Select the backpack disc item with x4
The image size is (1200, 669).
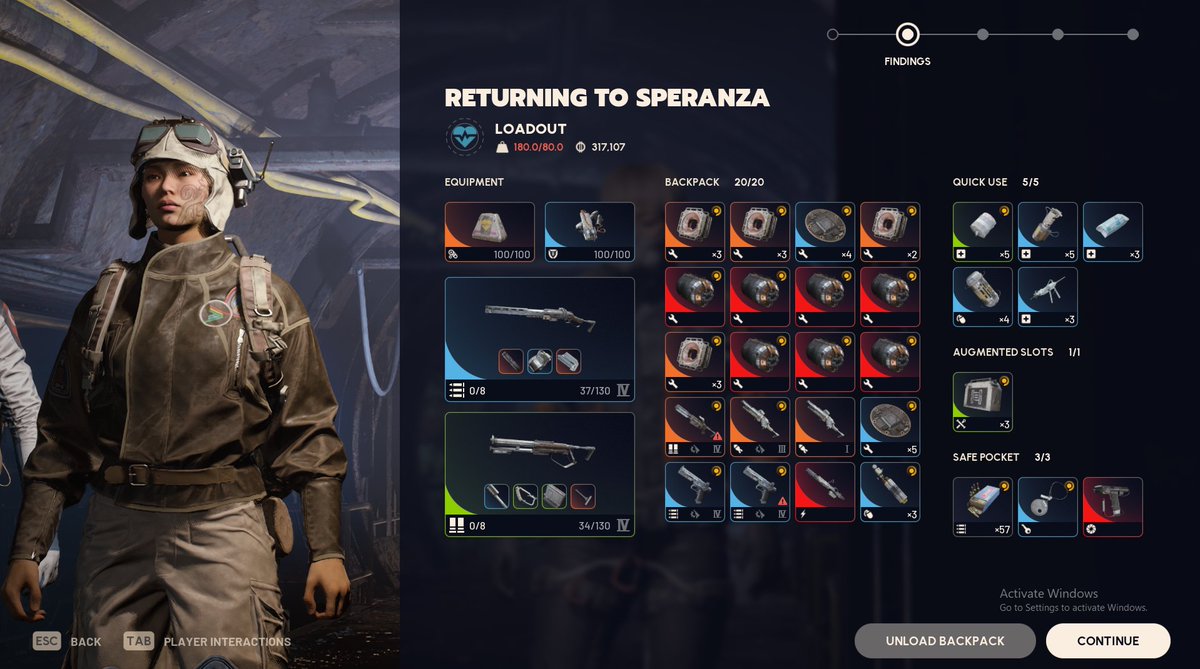(x=824, y=232)
